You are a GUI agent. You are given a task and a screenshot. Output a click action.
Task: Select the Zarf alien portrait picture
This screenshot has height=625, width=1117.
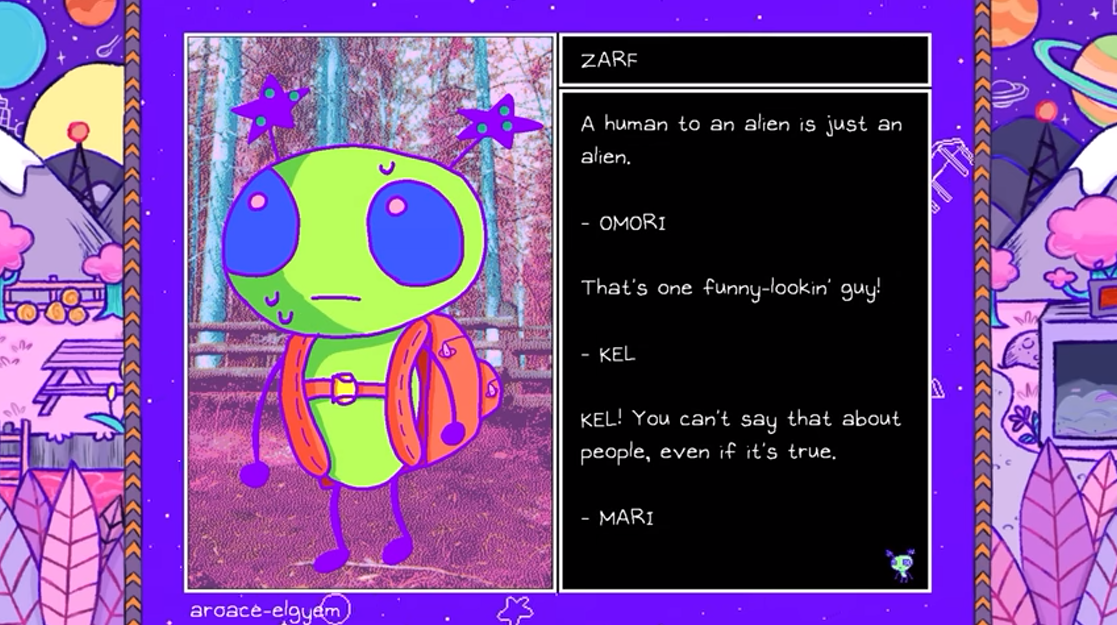(369, 312)
